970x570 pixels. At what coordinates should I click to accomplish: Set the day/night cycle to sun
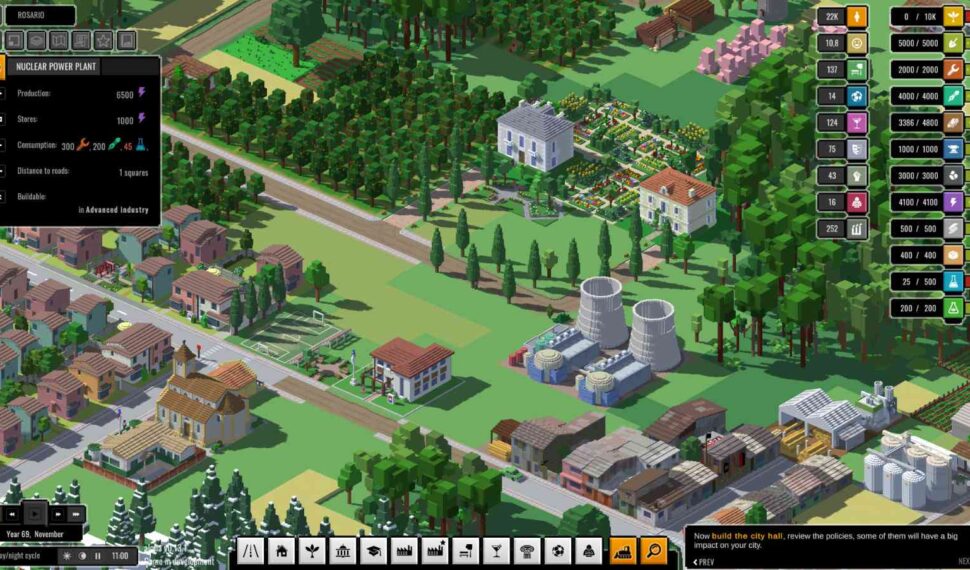pos(67,555)
